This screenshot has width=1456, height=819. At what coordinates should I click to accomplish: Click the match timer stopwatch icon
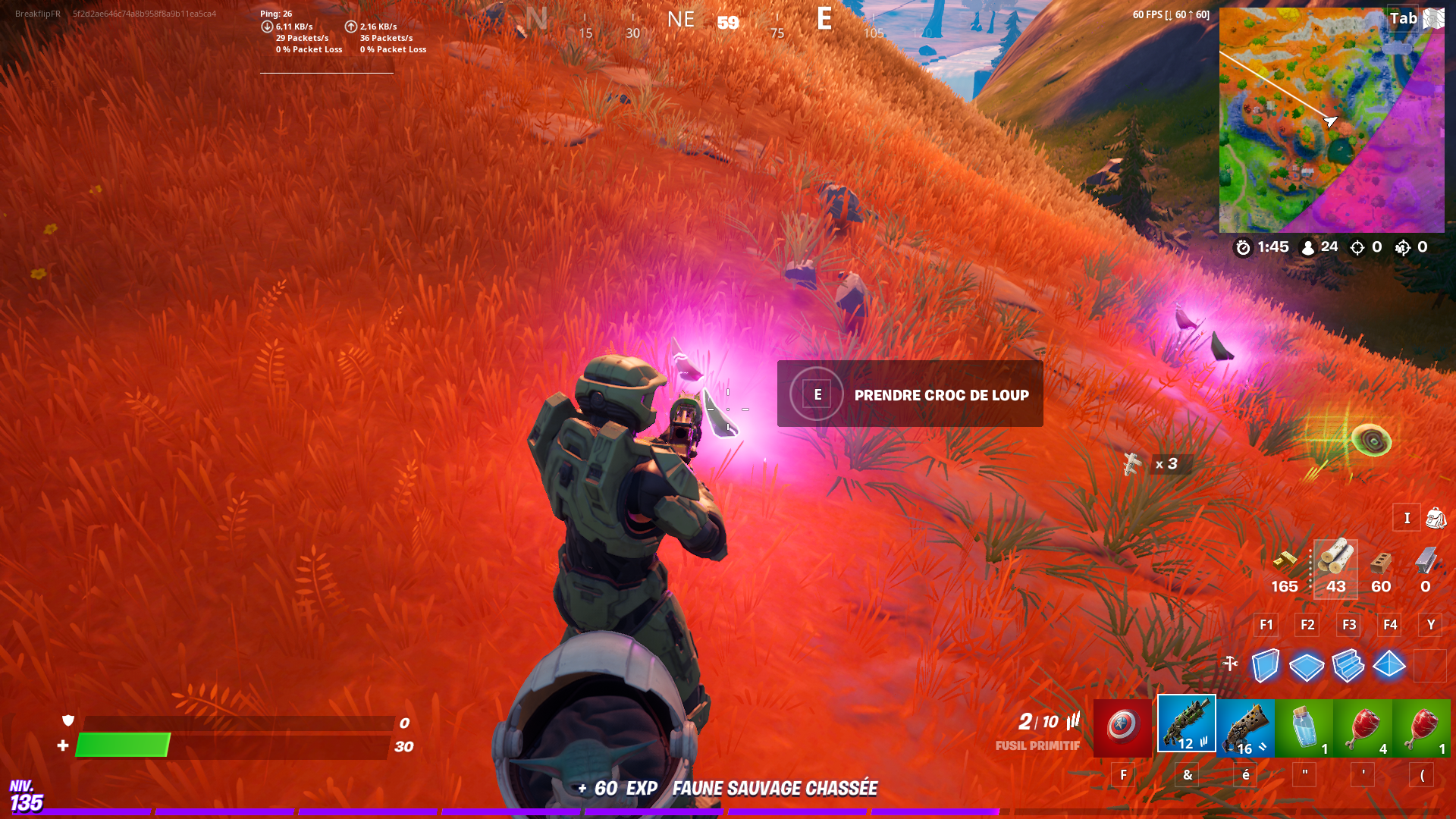1244,246
